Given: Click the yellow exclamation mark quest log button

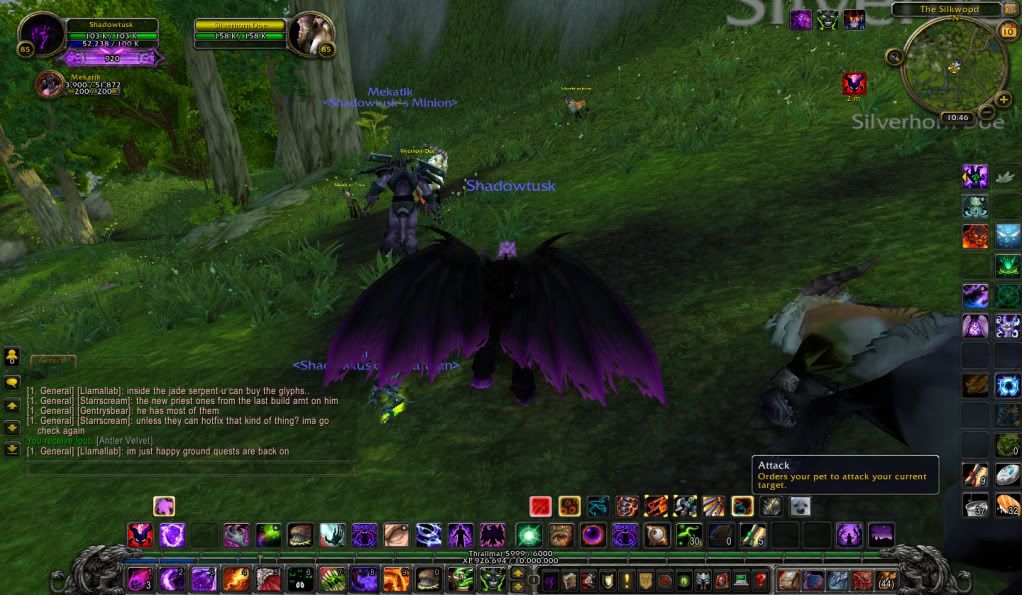Looking at the screenshot, I should pyautogui.click(x=627, y=579).
